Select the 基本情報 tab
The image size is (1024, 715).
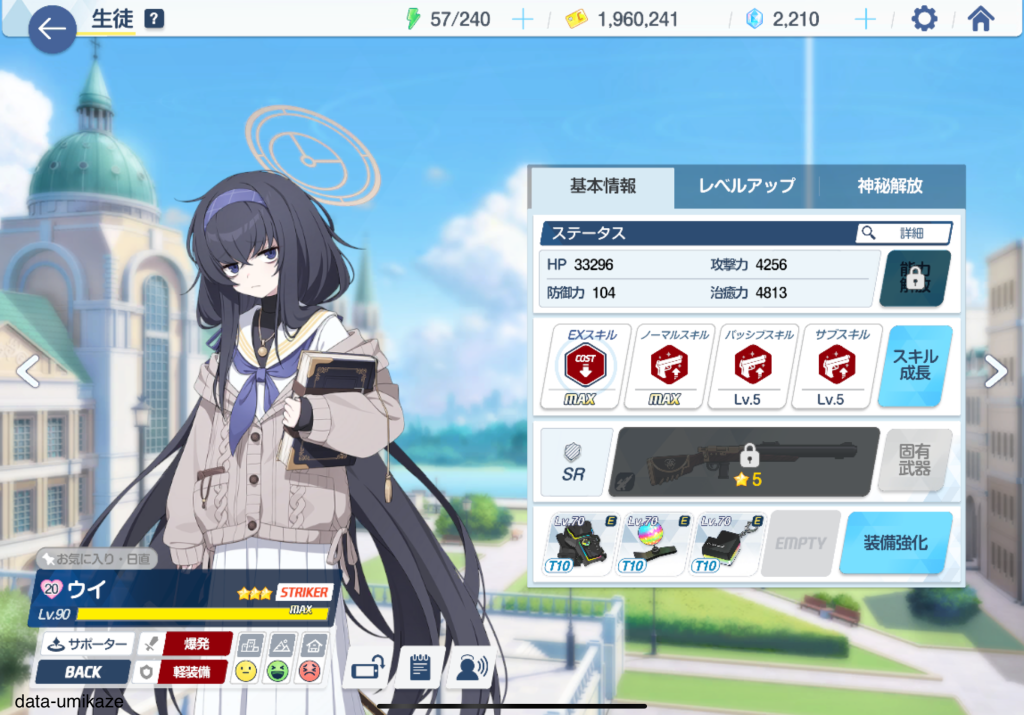tap(602, 186)
